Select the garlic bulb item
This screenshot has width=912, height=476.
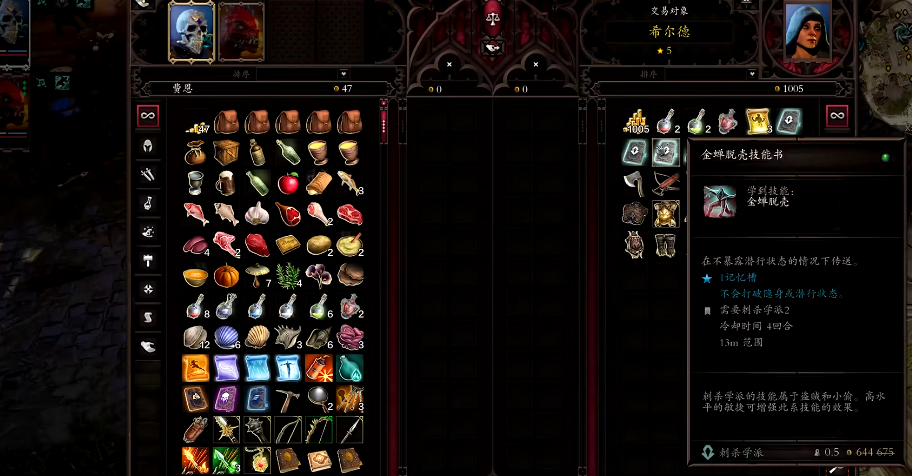click(x=257, y=213)
